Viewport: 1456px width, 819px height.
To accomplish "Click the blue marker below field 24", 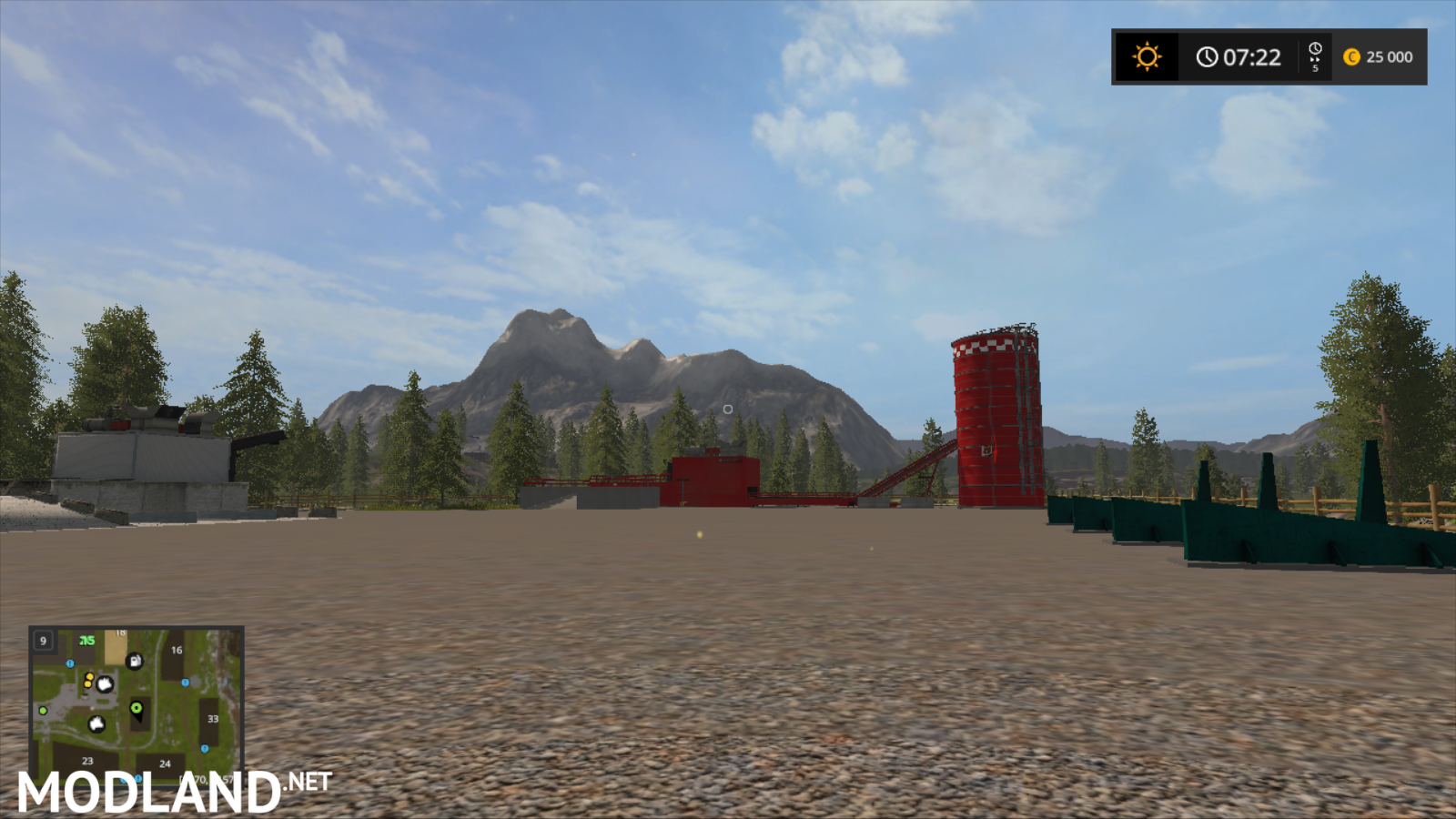I will click(x=138, y=777).
